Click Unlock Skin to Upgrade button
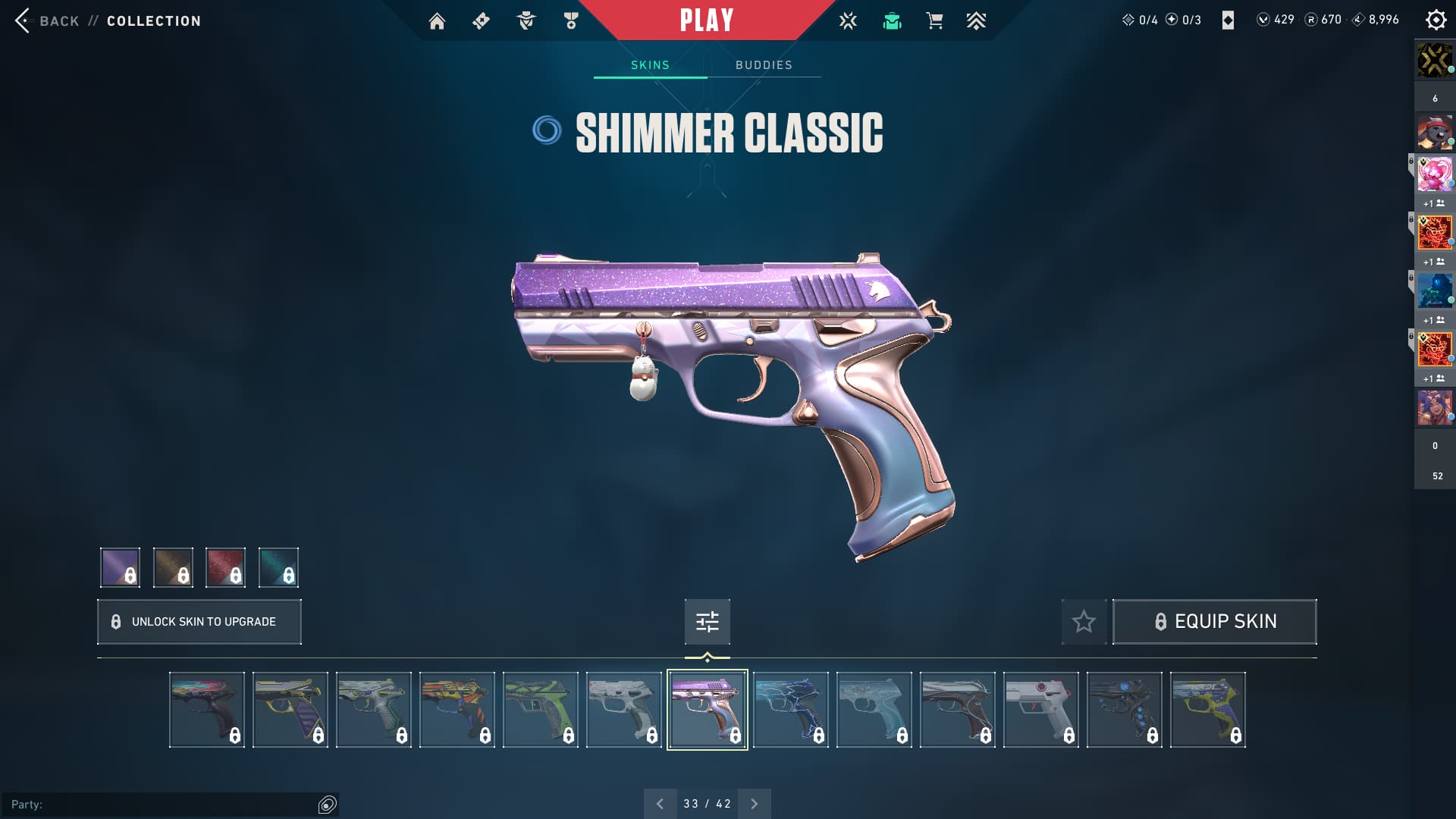 [199, 622]
